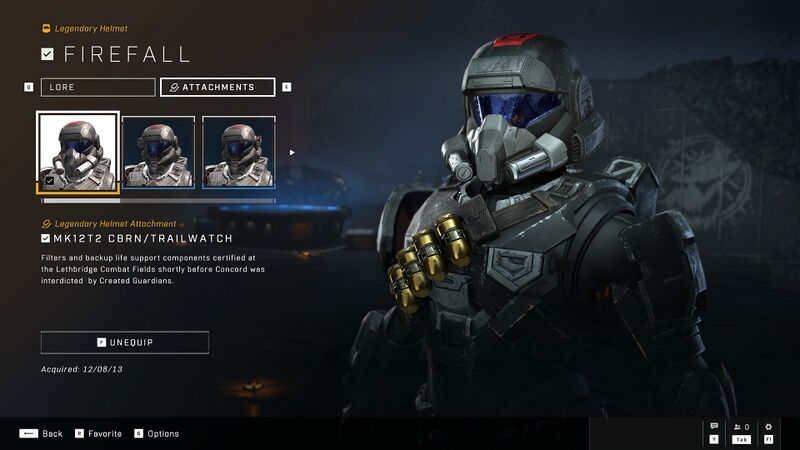Screen dimensions: 800x450
Task: Unequip the MK12T2 CBRN/Trailwatch attachment
Action: pos(125,342)
